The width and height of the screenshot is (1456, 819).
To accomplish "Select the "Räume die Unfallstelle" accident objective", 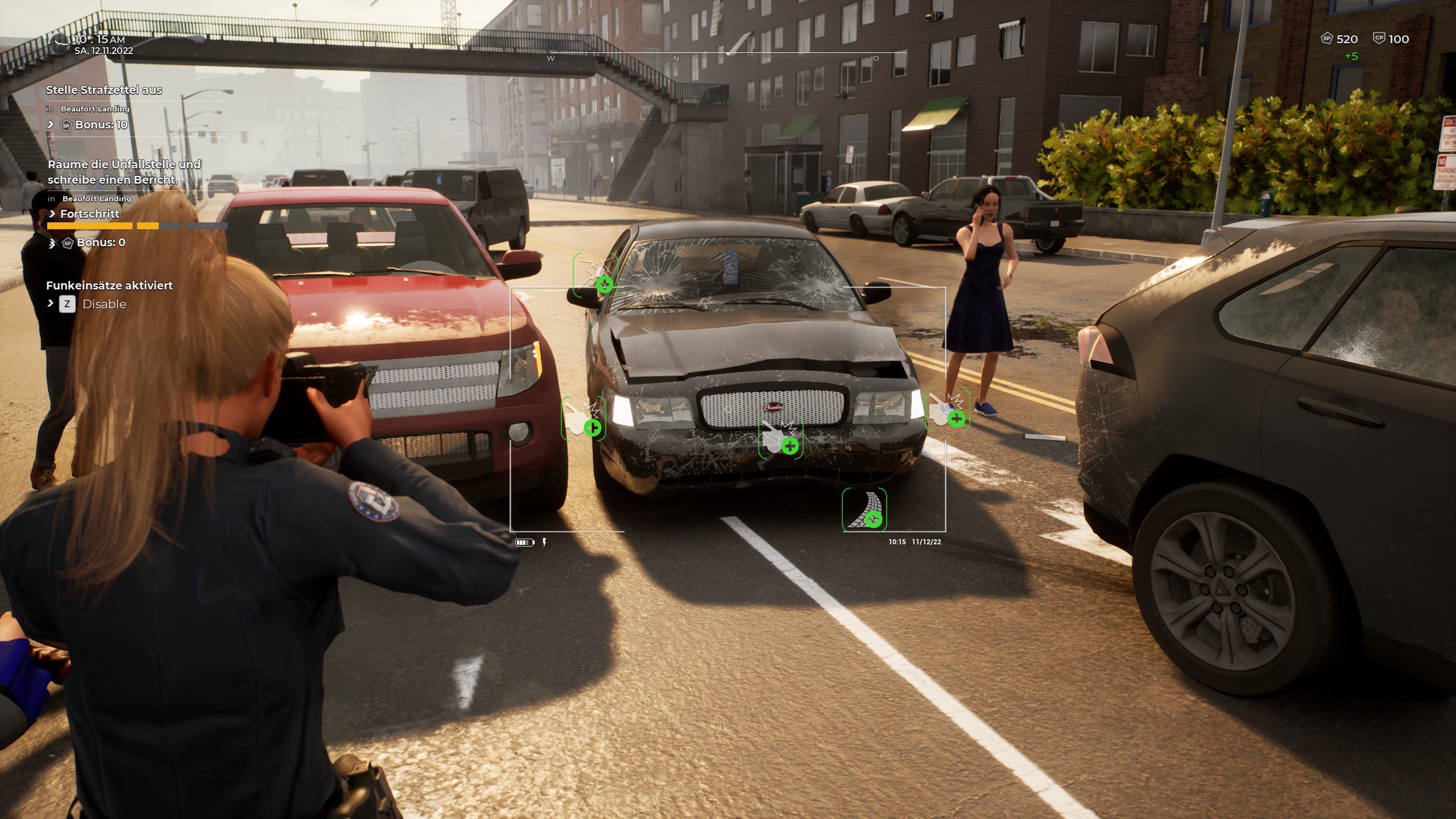I will [x=124, y=172].
